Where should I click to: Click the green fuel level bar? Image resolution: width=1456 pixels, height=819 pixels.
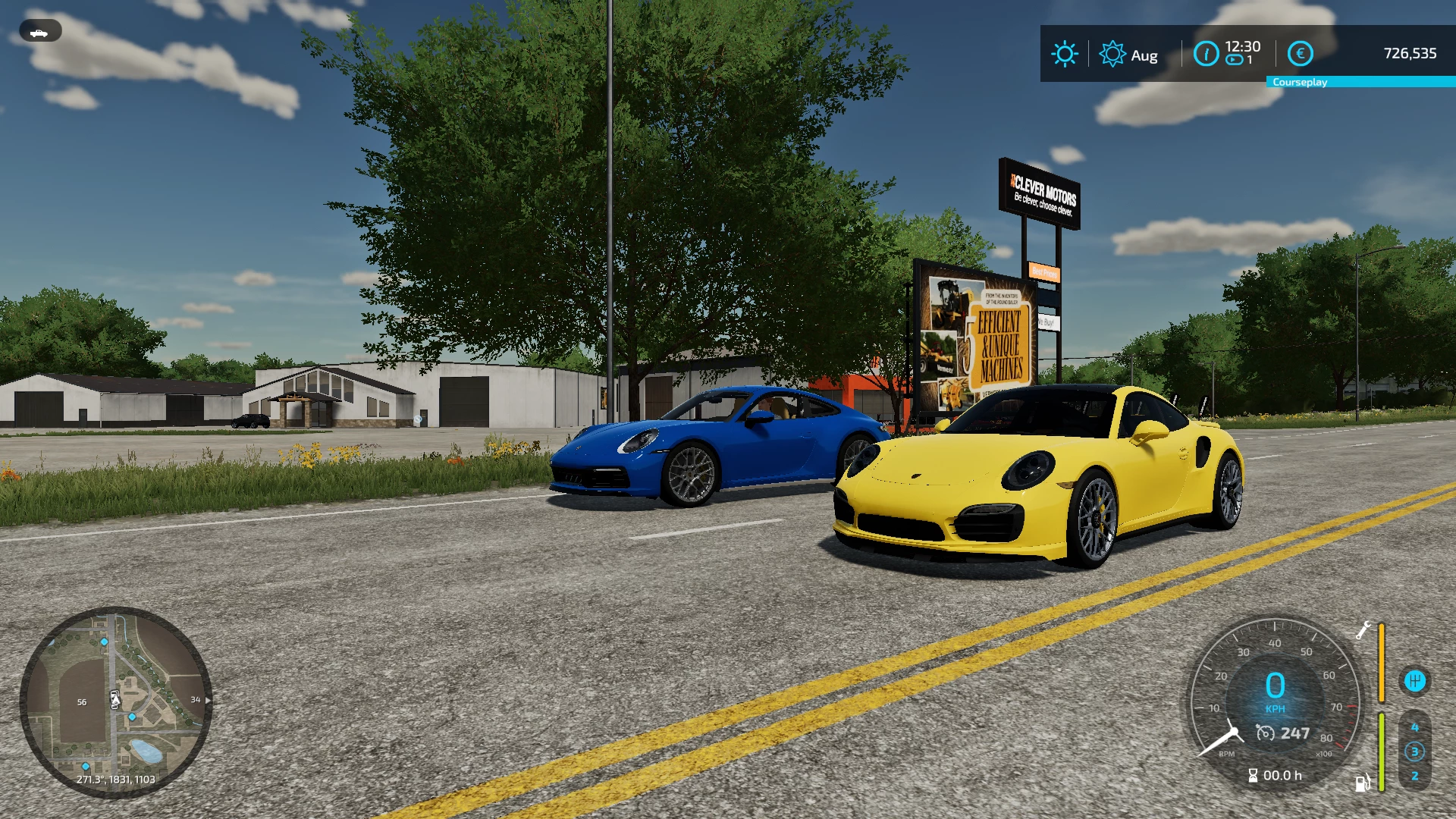(x=1382, y=749)
